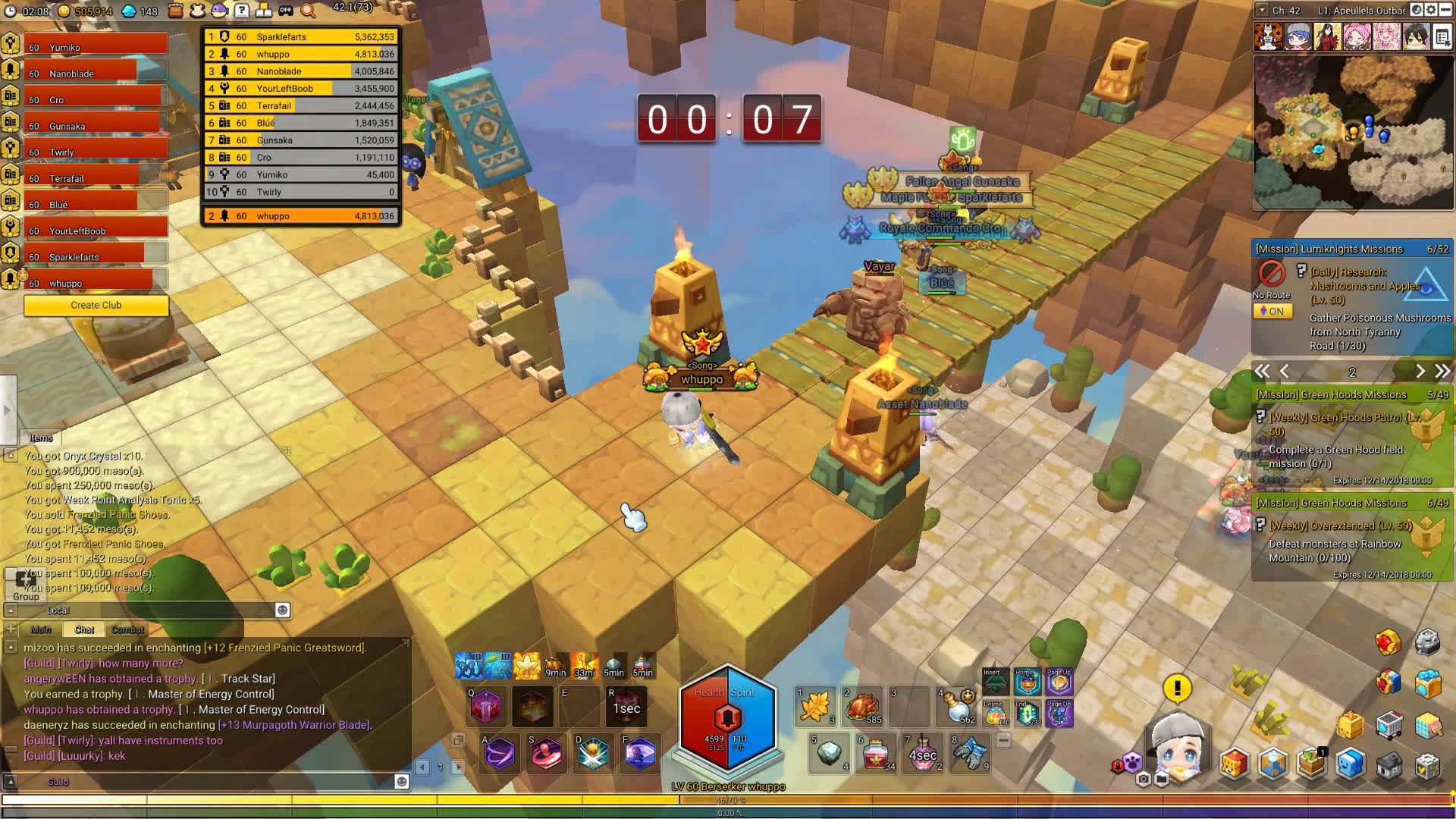Screen dimensions: 1456x819
Task: Open the question mark help icon
Action: coord(241,11)
